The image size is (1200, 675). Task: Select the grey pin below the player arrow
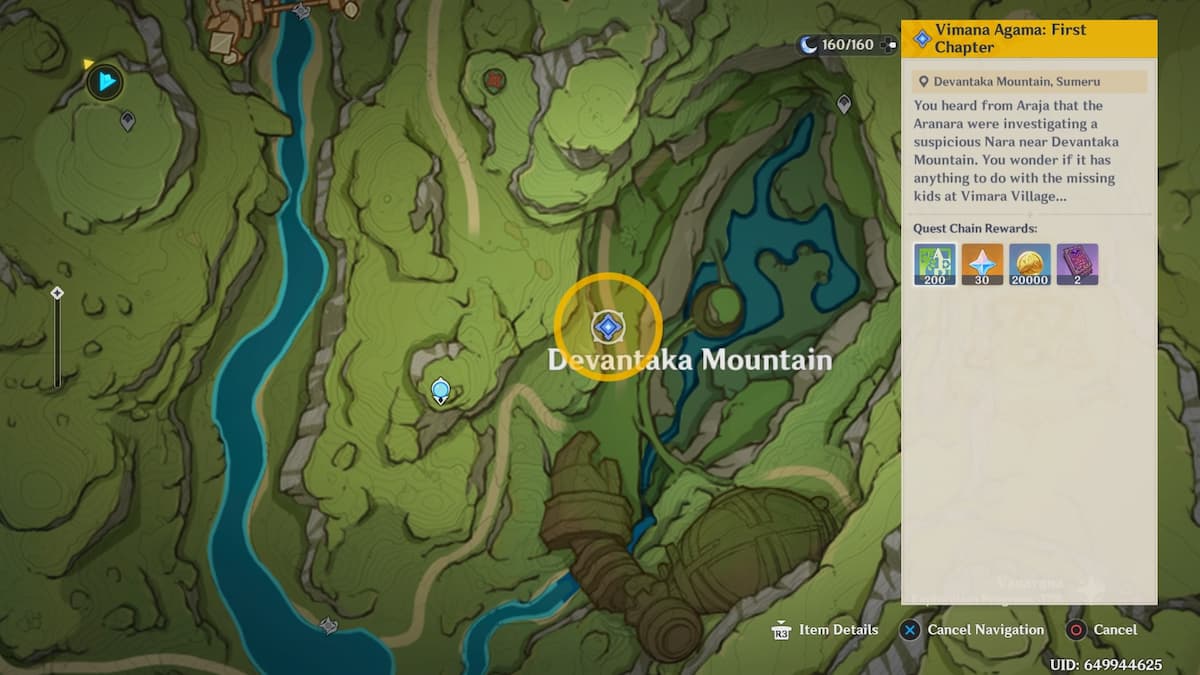pyautogui.click(x=128, y=121)
